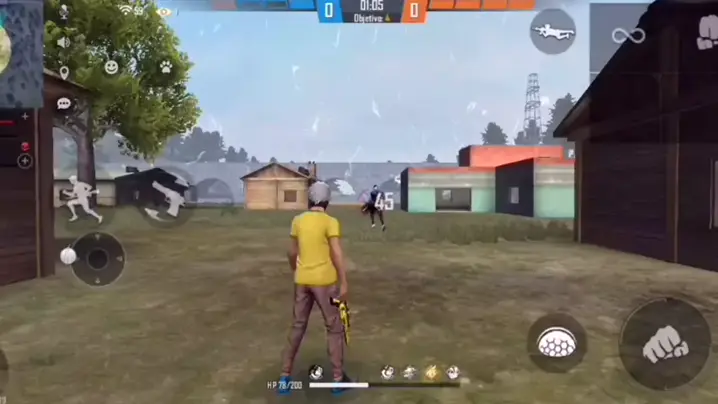Tap the pet paw icon

165,67
